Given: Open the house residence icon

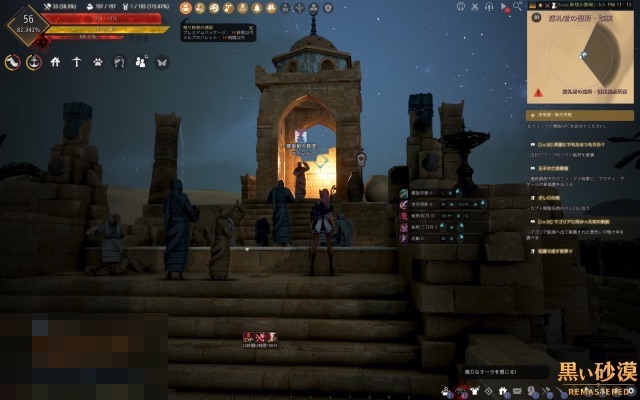Looking at the screenshot, I should point(55,63).
